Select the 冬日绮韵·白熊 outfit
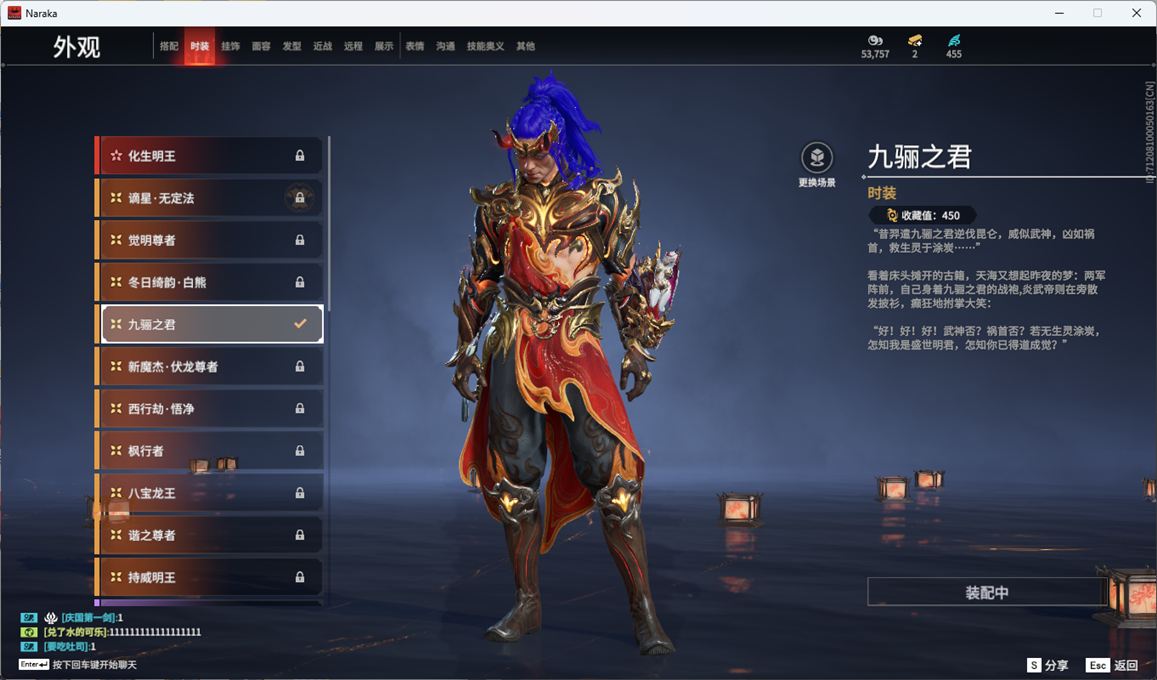 (x=209, y=282)
